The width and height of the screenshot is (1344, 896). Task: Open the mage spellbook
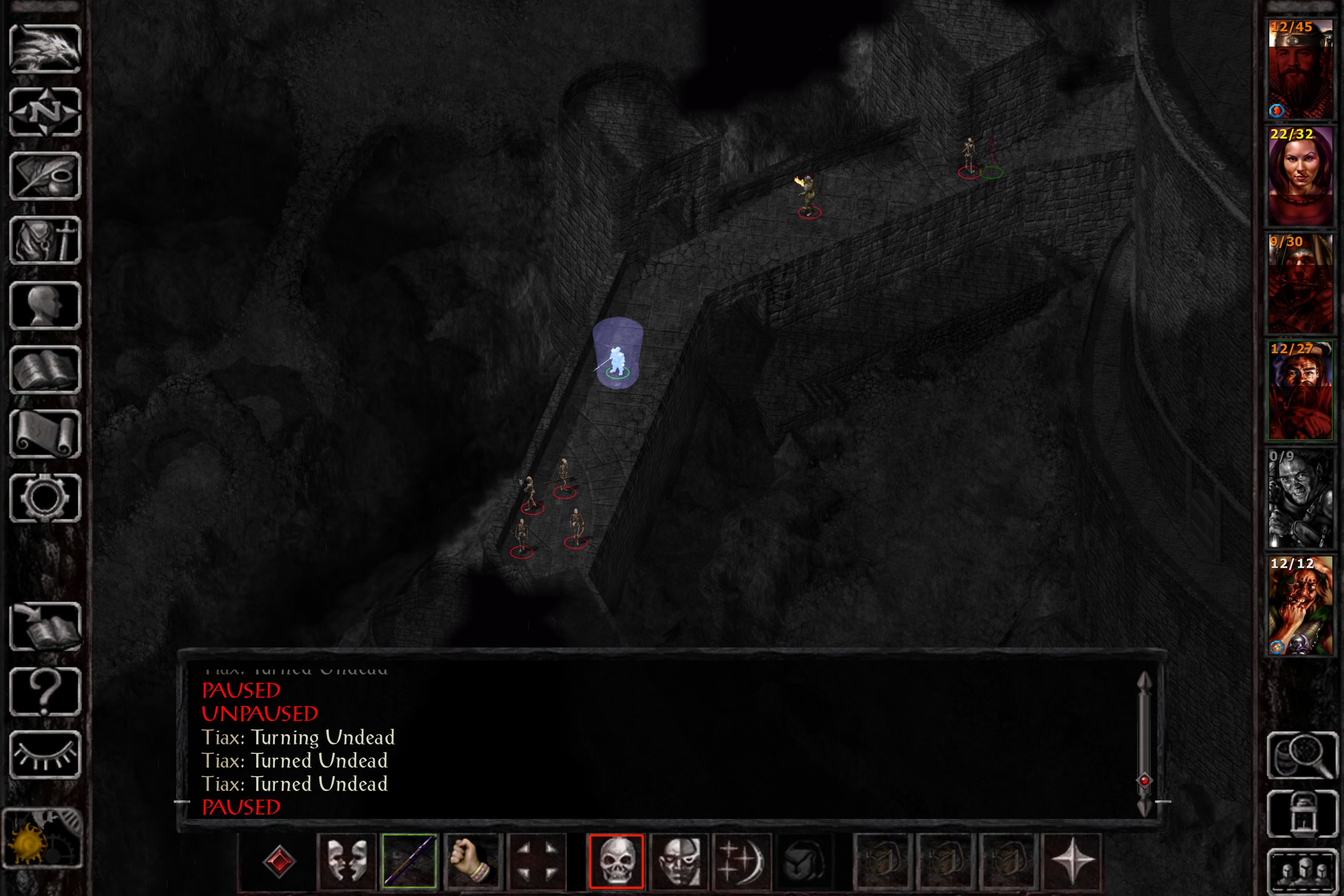point(45,370)
